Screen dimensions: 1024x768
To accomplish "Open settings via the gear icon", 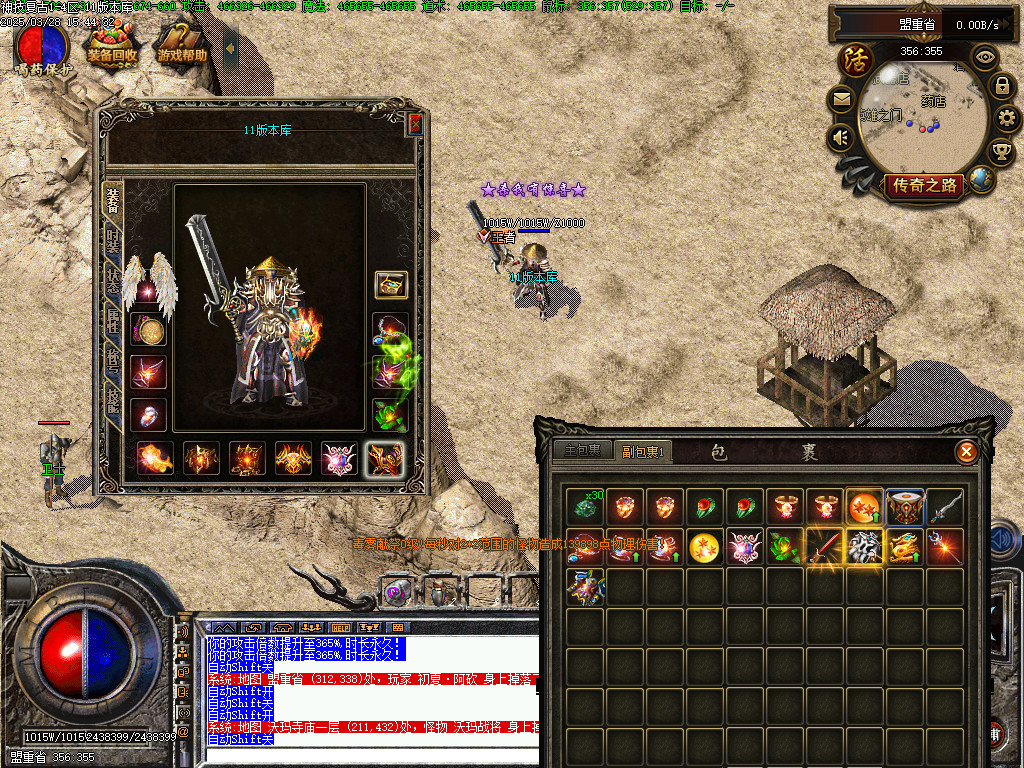I will point(1008,119).
